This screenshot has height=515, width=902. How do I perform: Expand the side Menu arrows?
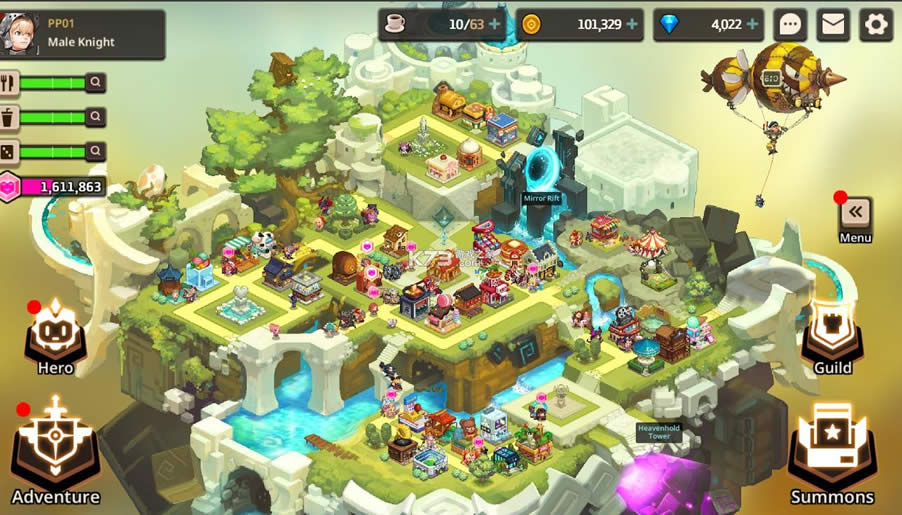855,213
